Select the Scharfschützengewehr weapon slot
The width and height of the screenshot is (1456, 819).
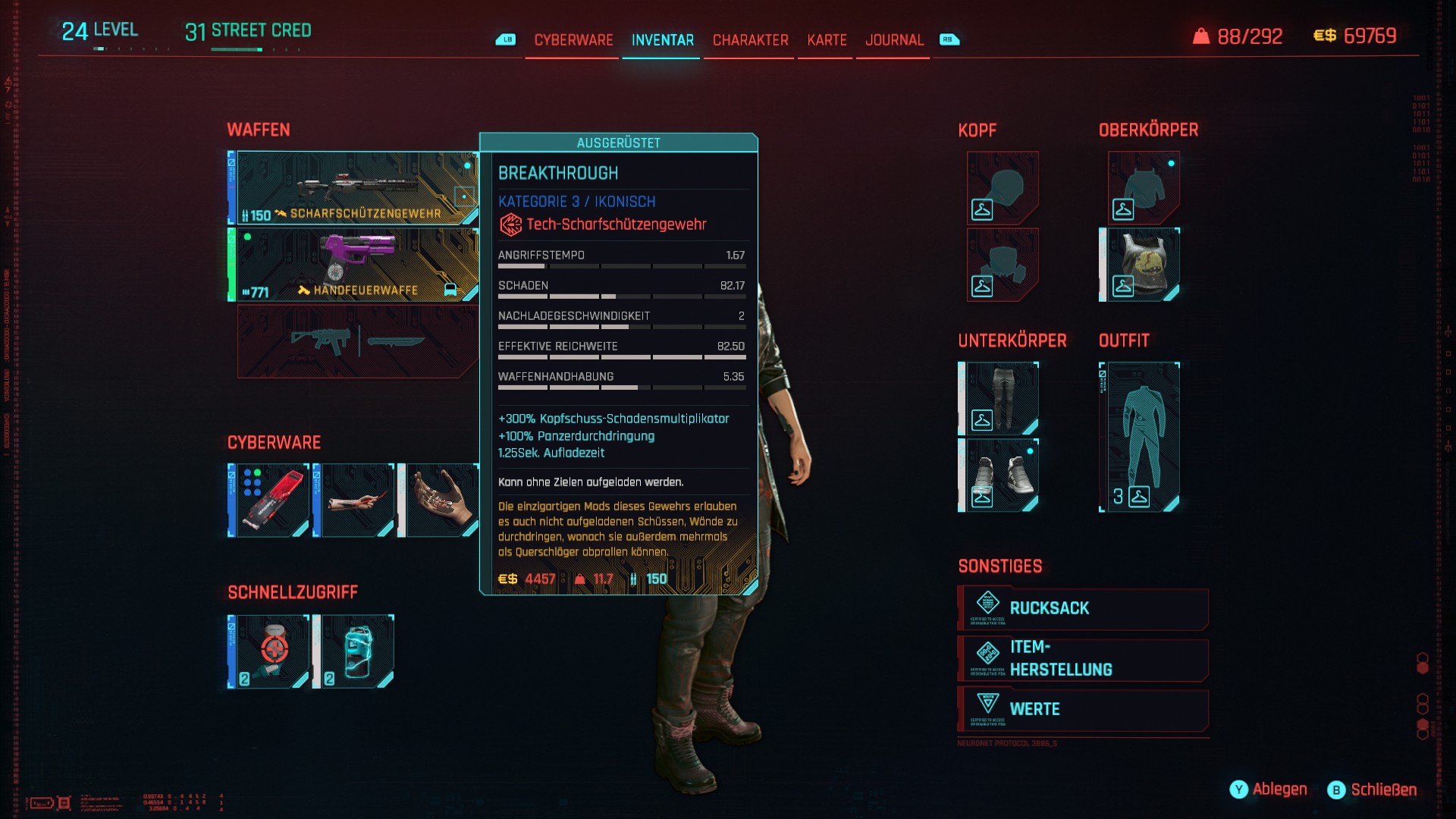(x=353, y=188)
